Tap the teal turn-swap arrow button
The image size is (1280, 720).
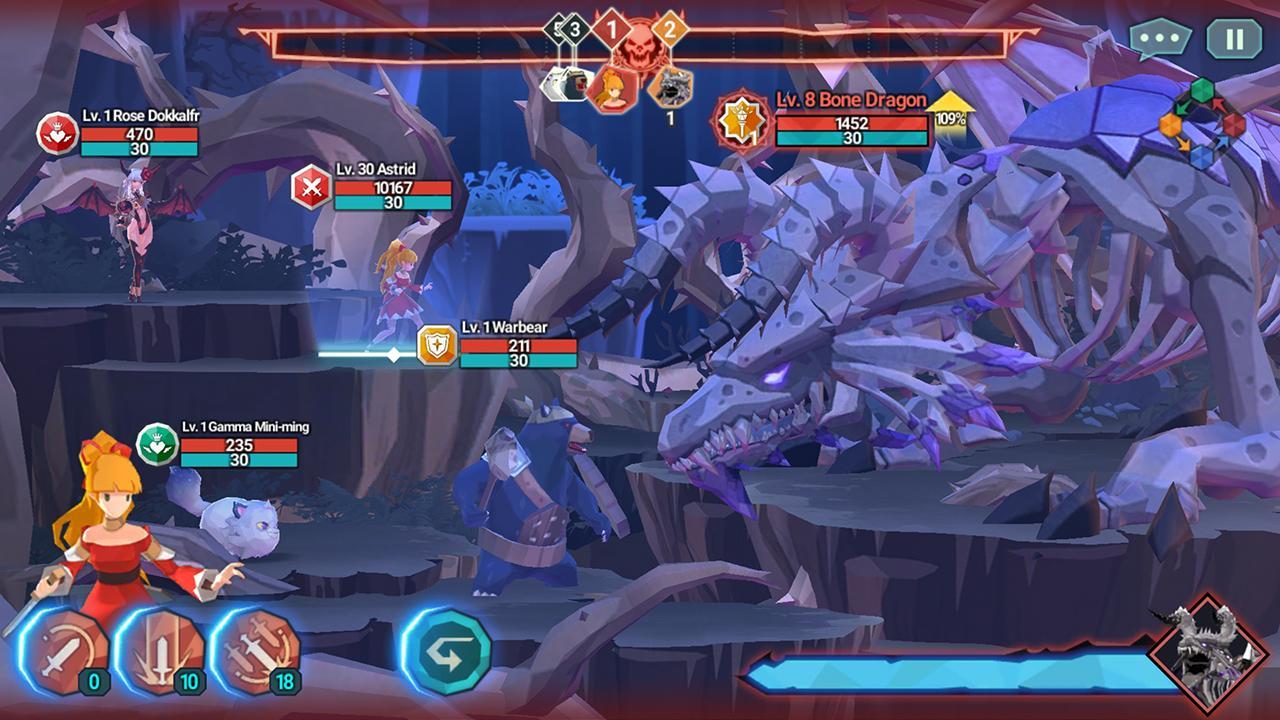pos(446,652)
